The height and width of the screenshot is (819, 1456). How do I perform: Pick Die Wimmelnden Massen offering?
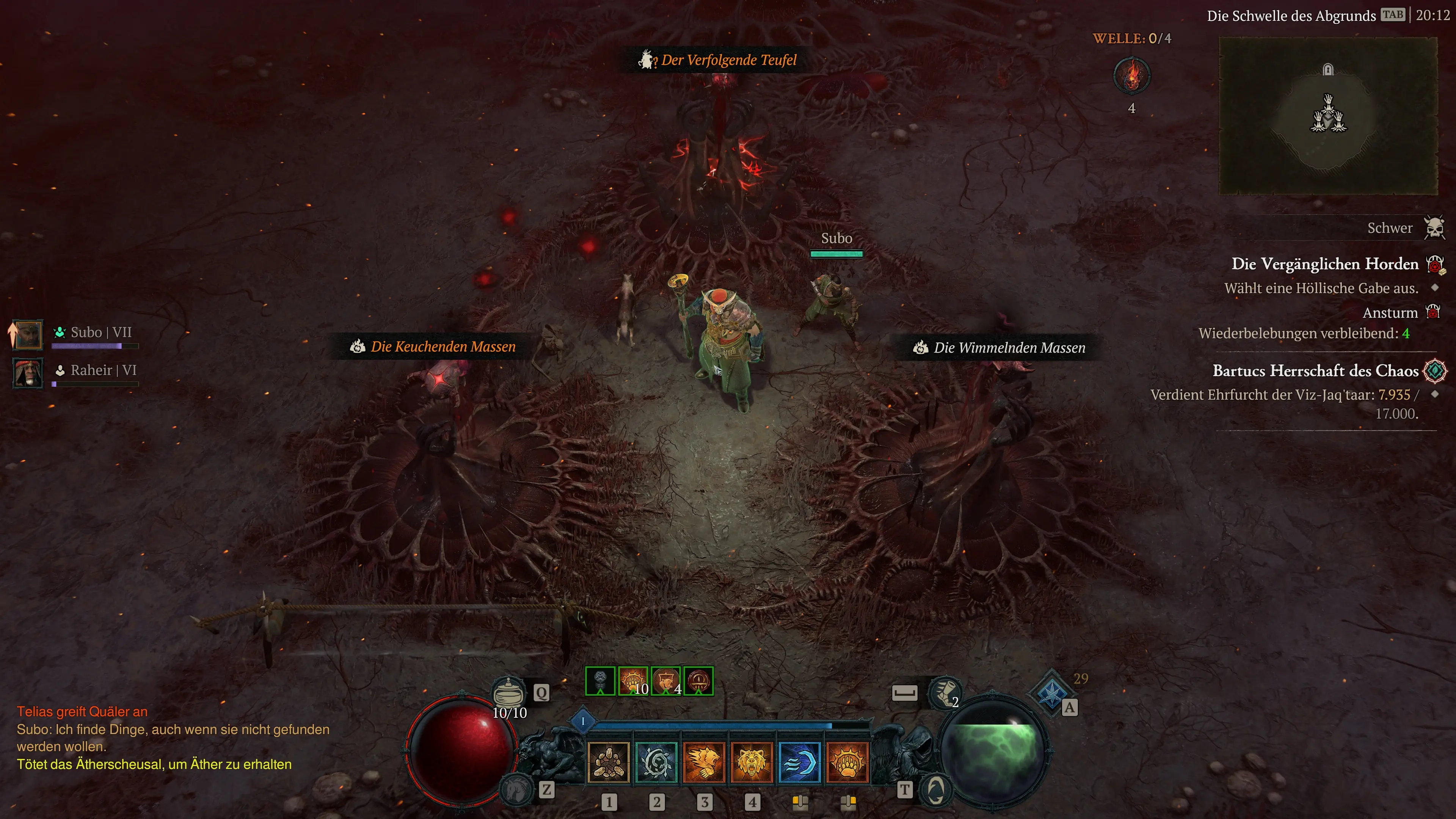tap(1009, 348)
